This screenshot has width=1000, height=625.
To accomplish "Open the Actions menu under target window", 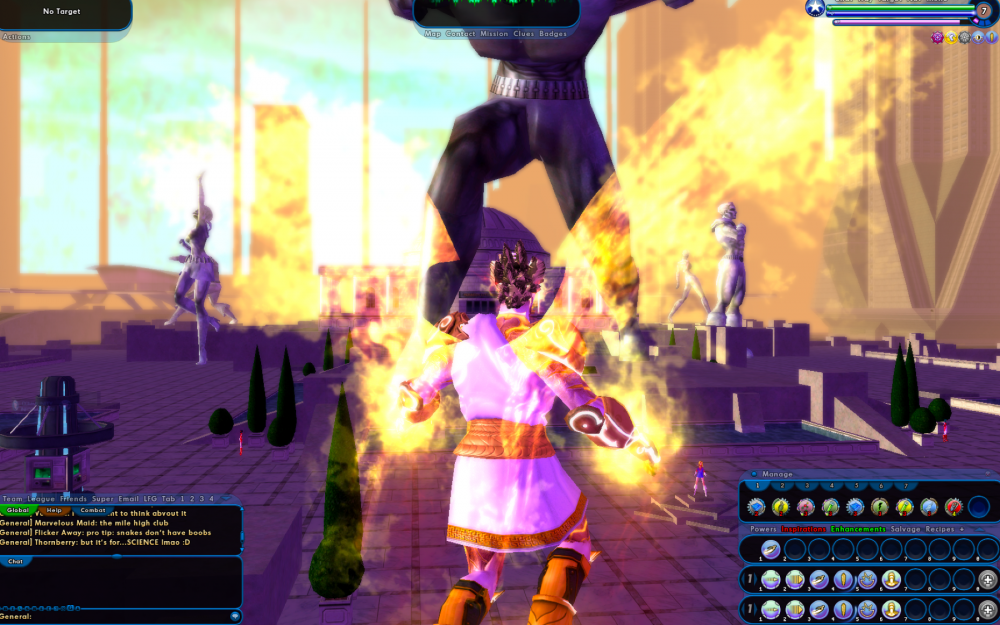I will (x=16, y=37).
